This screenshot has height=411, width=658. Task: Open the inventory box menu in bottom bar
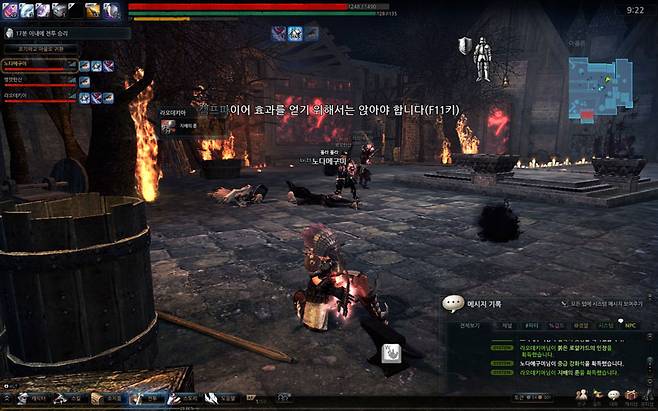(104, 398)
